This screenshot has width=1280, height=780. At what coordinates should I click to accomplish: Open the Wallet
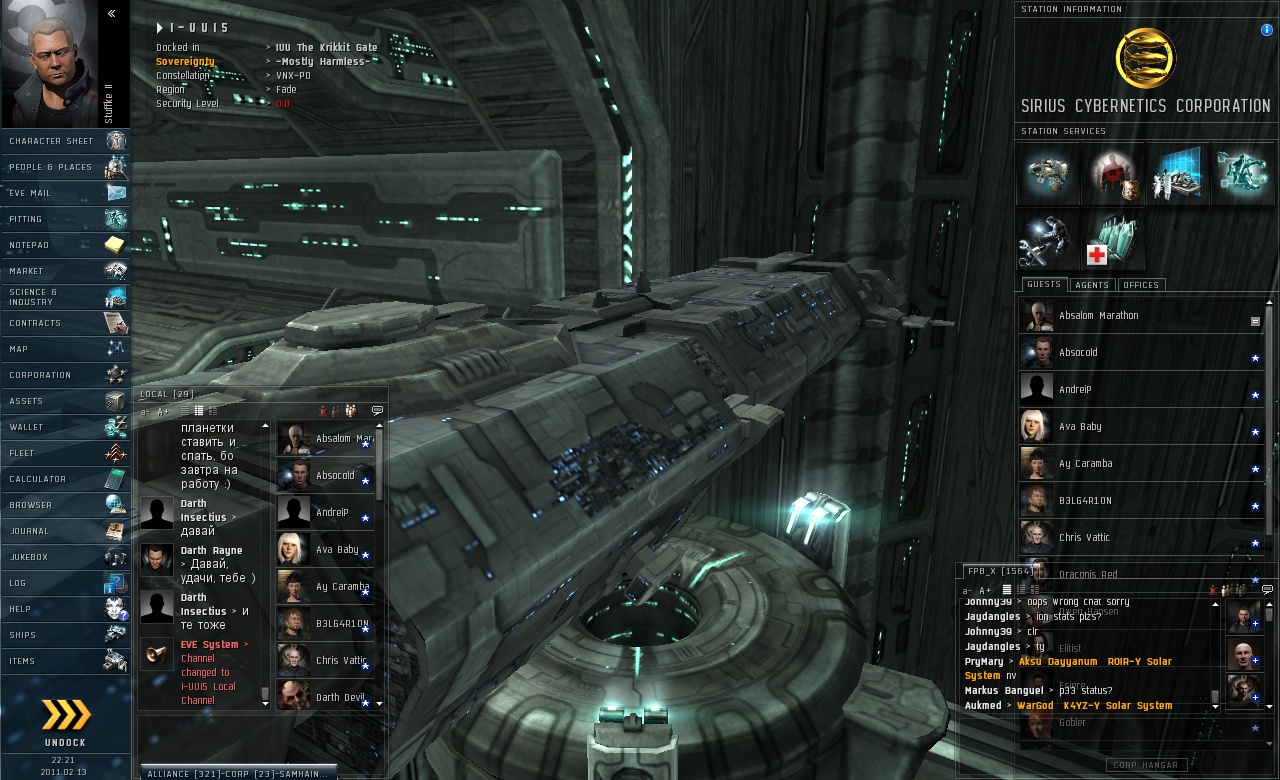click(x=65, y=427)
